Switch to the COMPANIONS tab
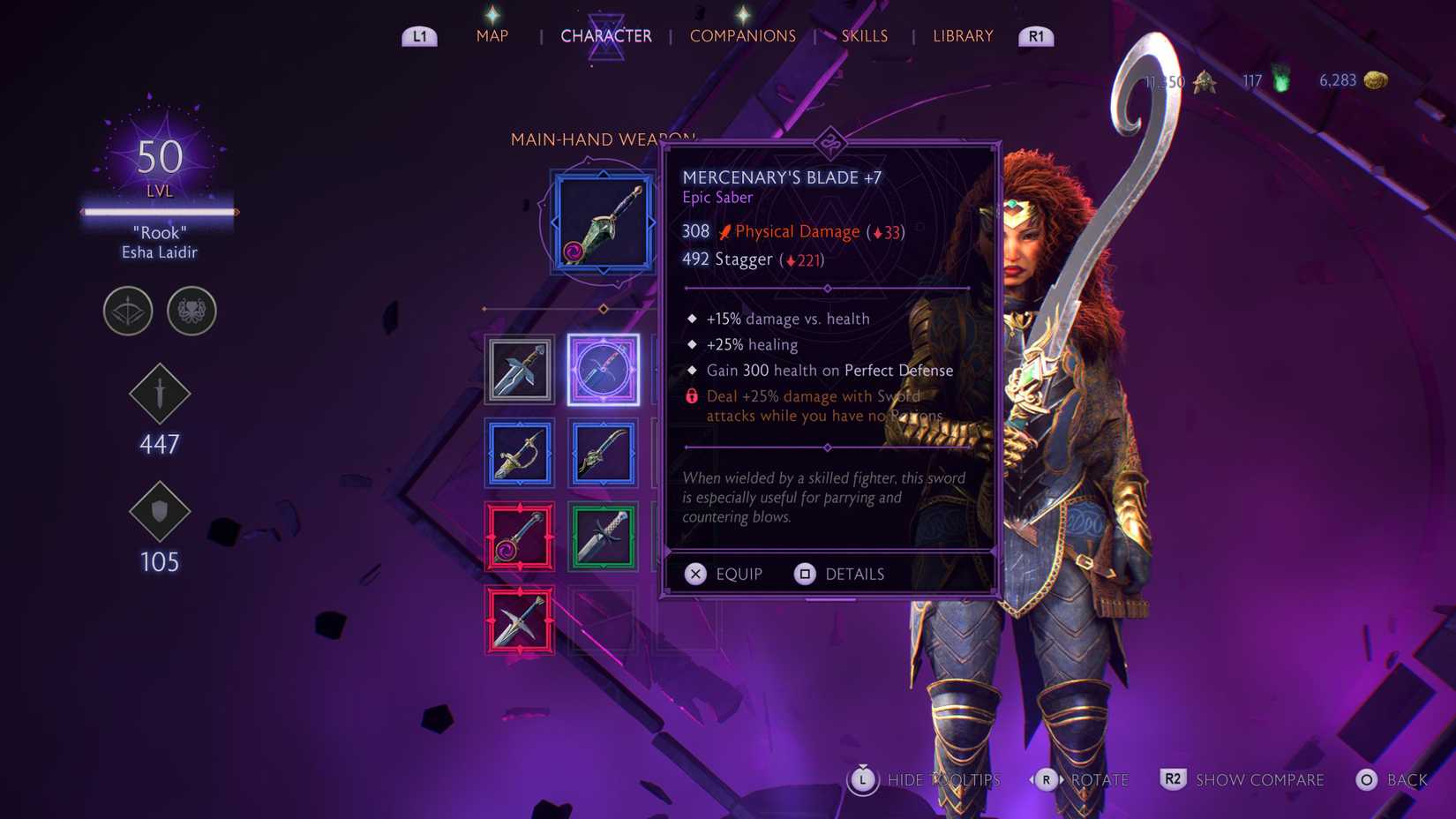This screenshot has height=819, width=1456. [743, 36]
